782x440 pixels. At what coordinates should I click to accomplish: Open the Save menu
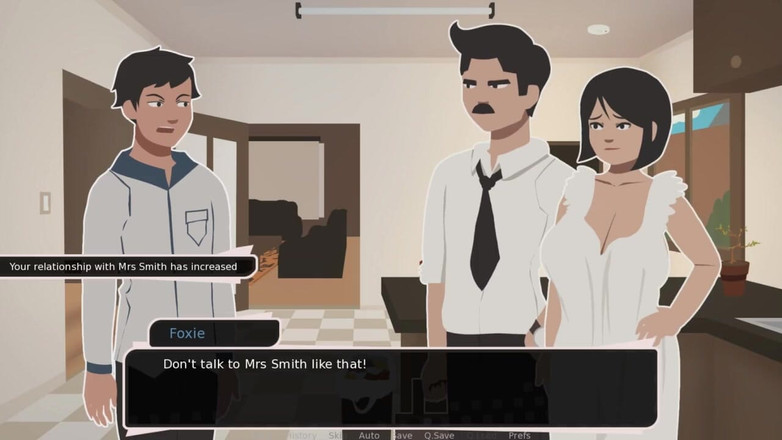click(x=402, y=435)
